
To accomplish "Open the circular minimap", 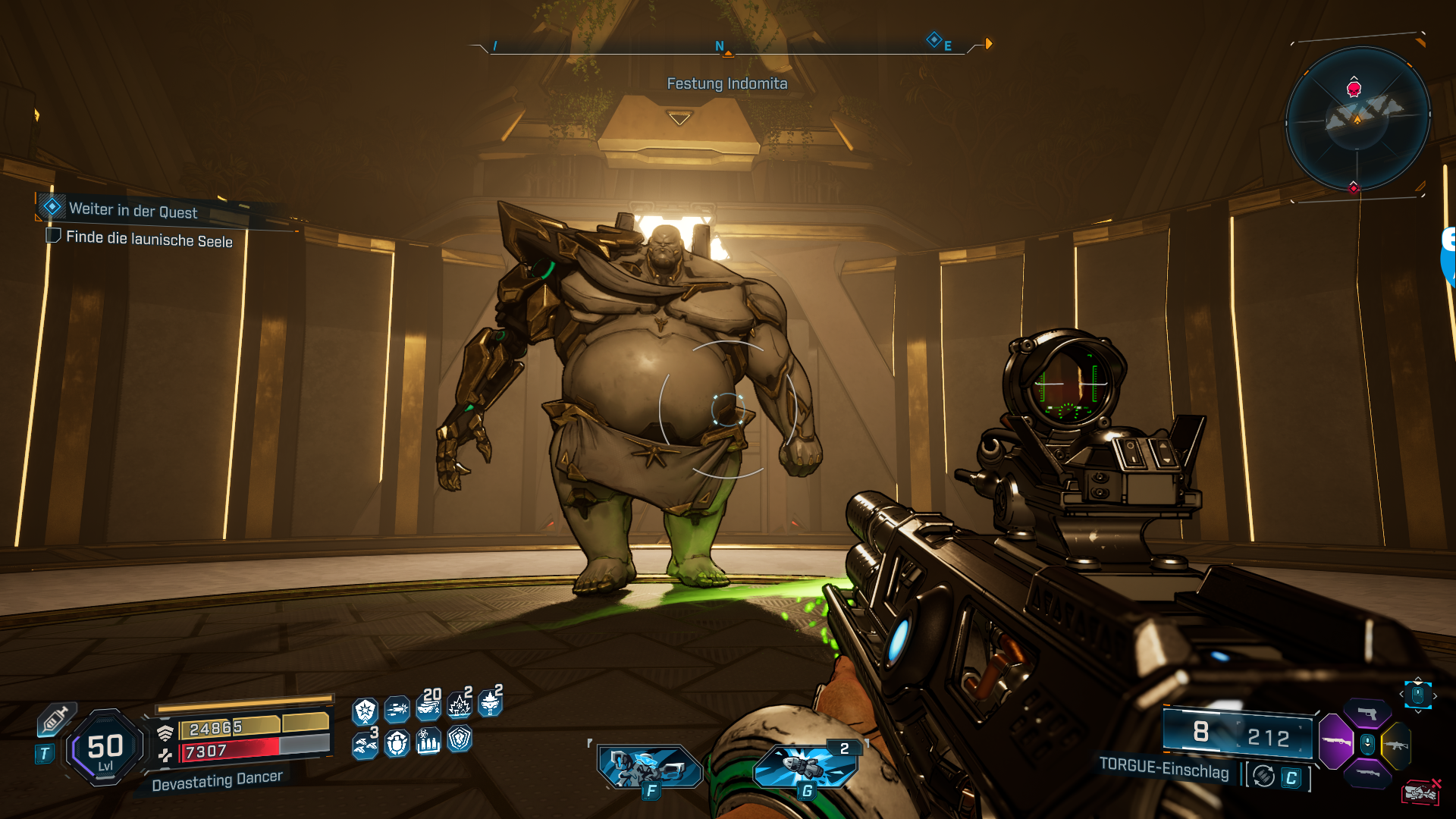I will click(1357, 118).
